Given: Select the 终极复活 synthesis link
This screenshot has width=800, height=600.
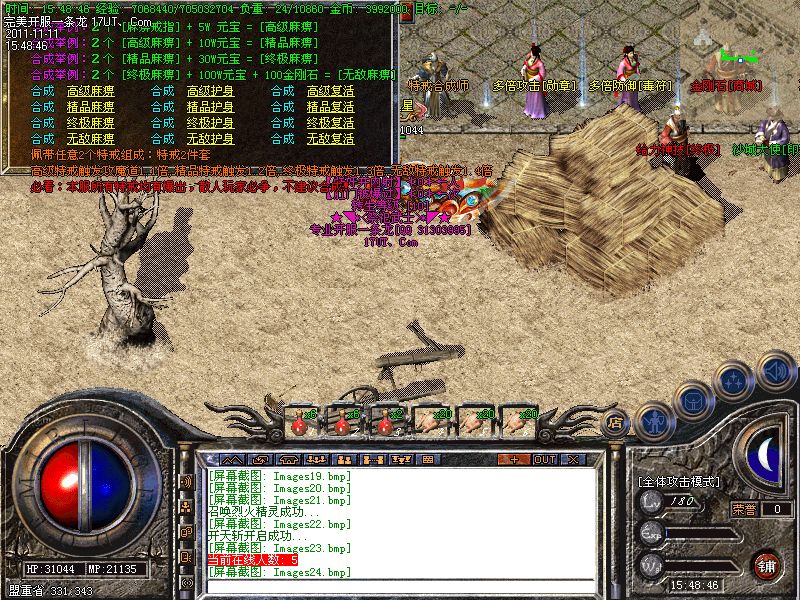Looking at the screenshot, I should [x=330, y=123].
